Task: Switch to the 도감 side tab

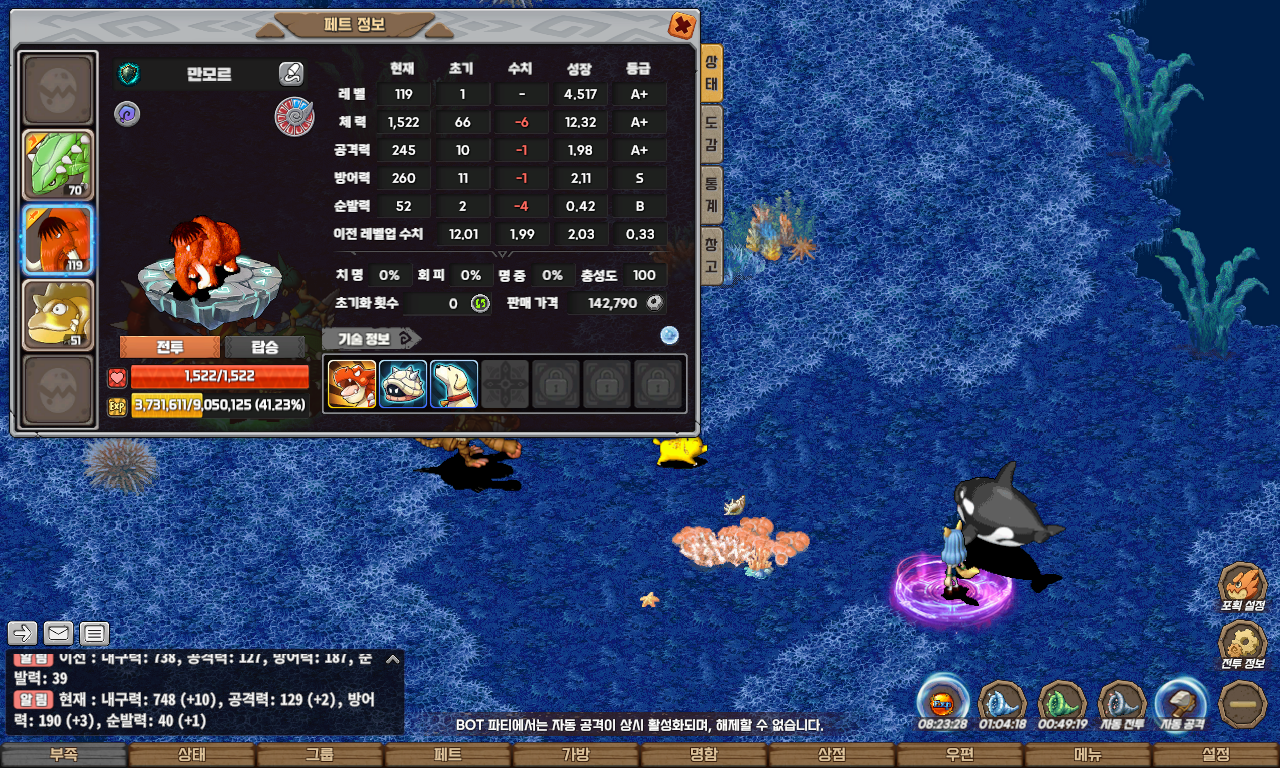Action: pos(711,134)
